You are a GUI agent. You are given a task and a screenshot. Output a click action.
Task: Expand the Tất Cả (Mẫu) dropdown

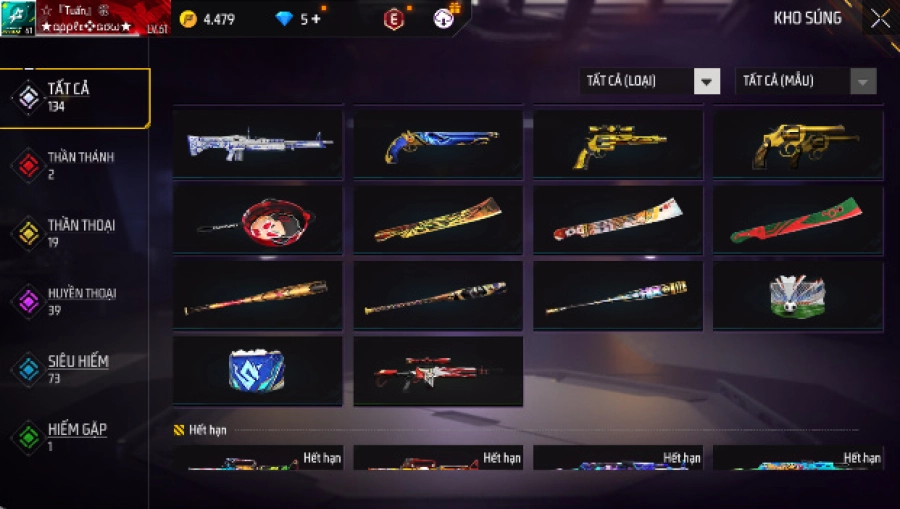pyautogui.click(x=805, y=81)
